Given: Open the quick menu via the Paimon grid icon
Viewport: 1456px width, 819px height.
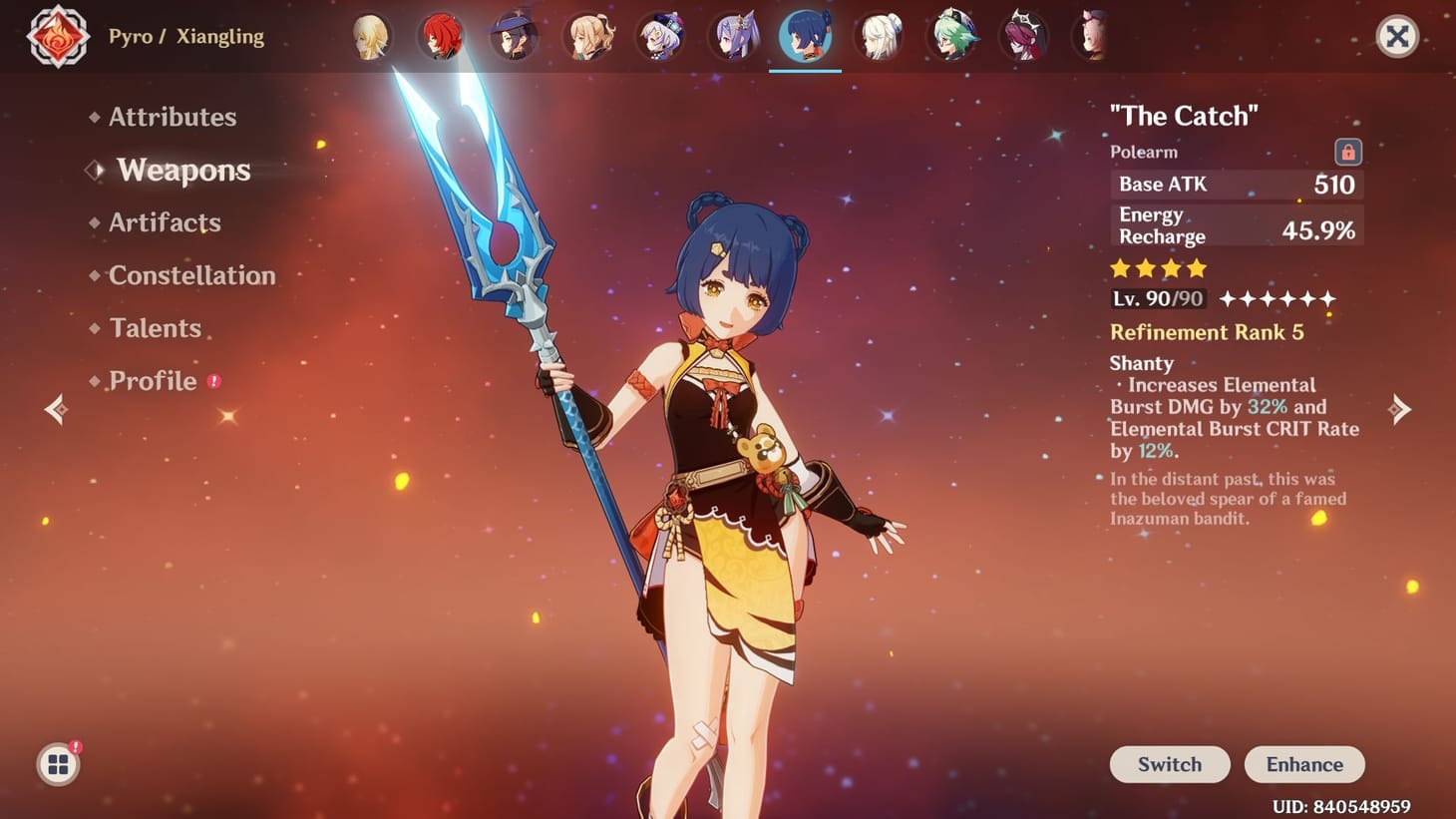Looking at the screenshot, I should coord(58,763).
